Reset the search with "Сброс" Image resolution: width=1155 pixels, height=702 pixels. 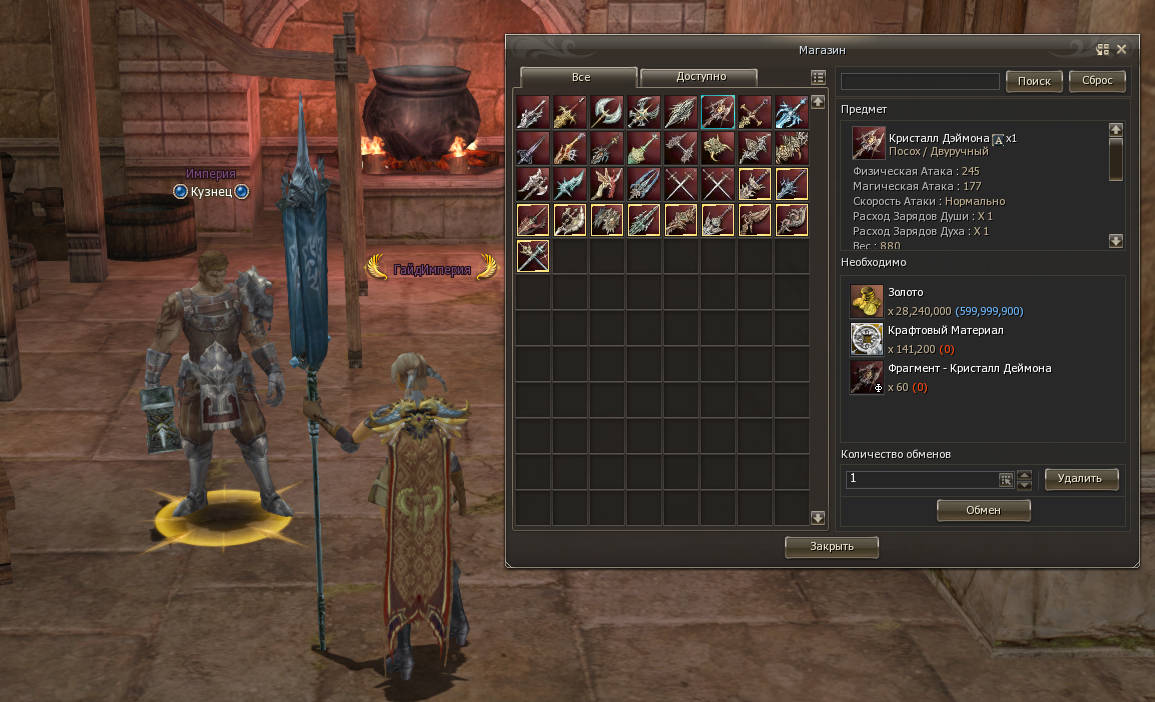[1097, 81]
